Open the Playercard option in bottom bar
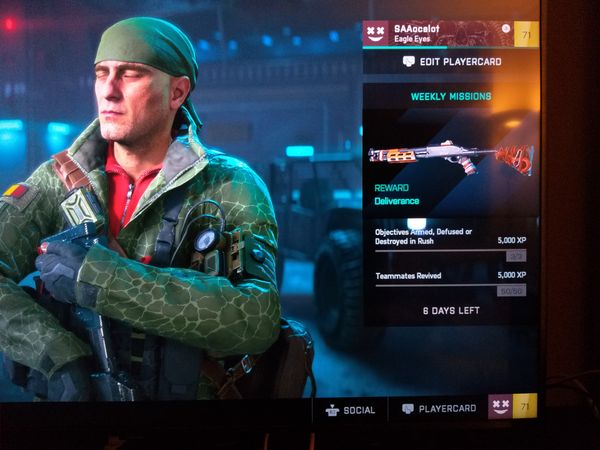The height and width of the screenshot is (450, 600). pyautogui.click(x=439, y=409)
